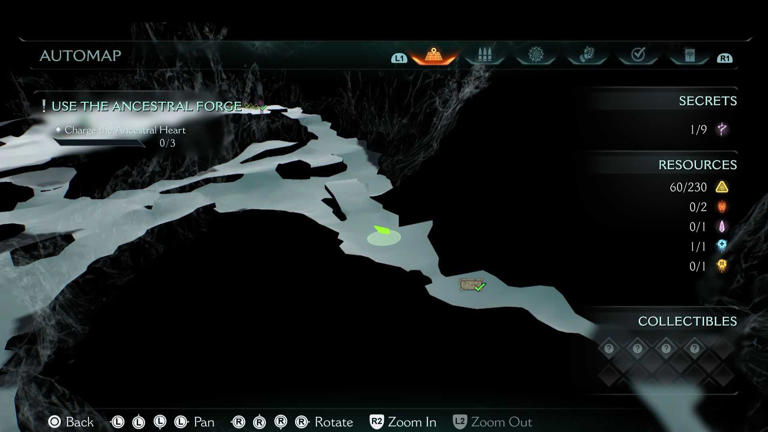Select the Collectibles panel header
The width and height of the screenshot is (768, 432).
point(687,321)
